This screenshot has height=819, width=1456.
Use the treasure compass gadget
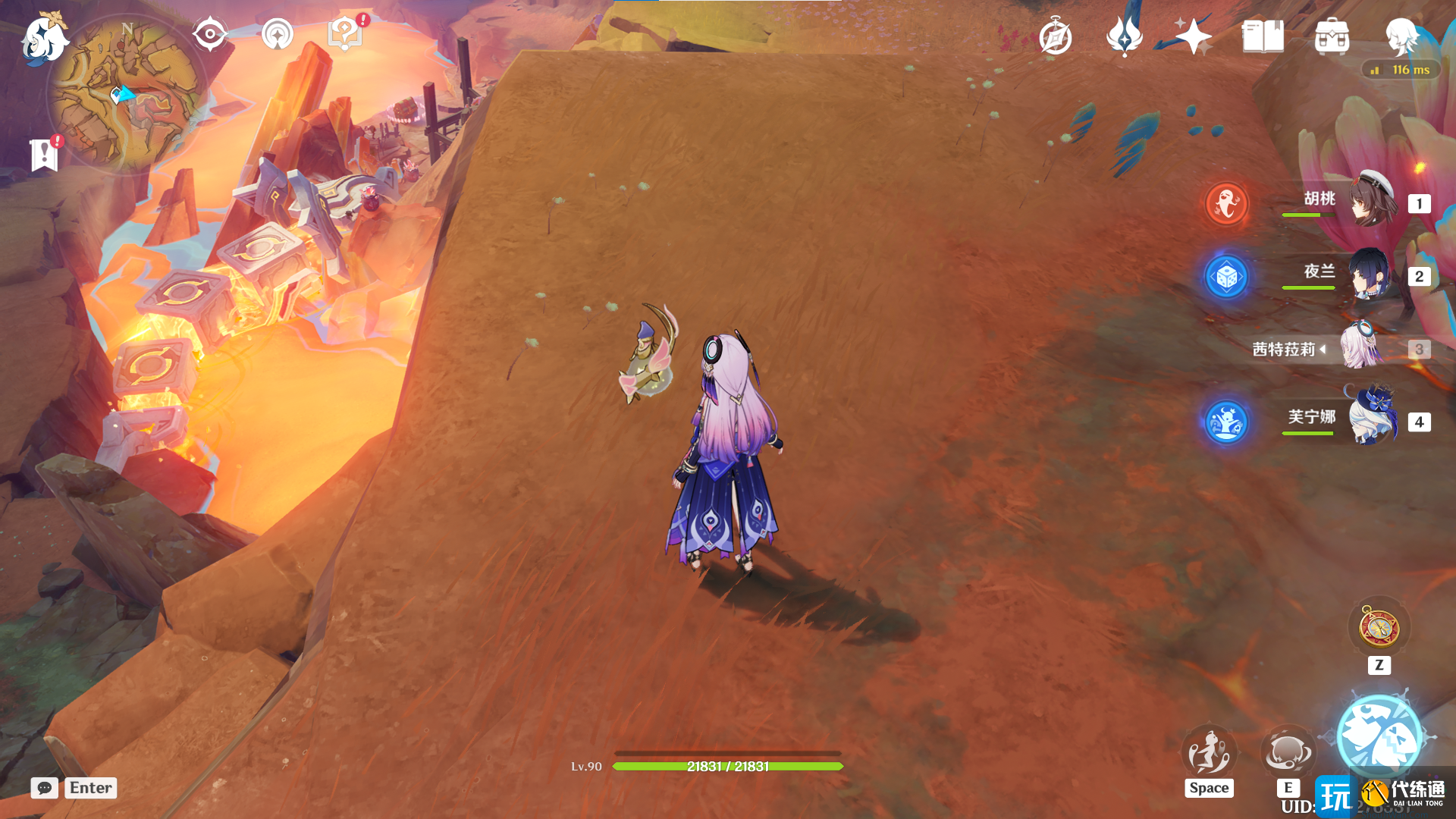point(1379,628)
